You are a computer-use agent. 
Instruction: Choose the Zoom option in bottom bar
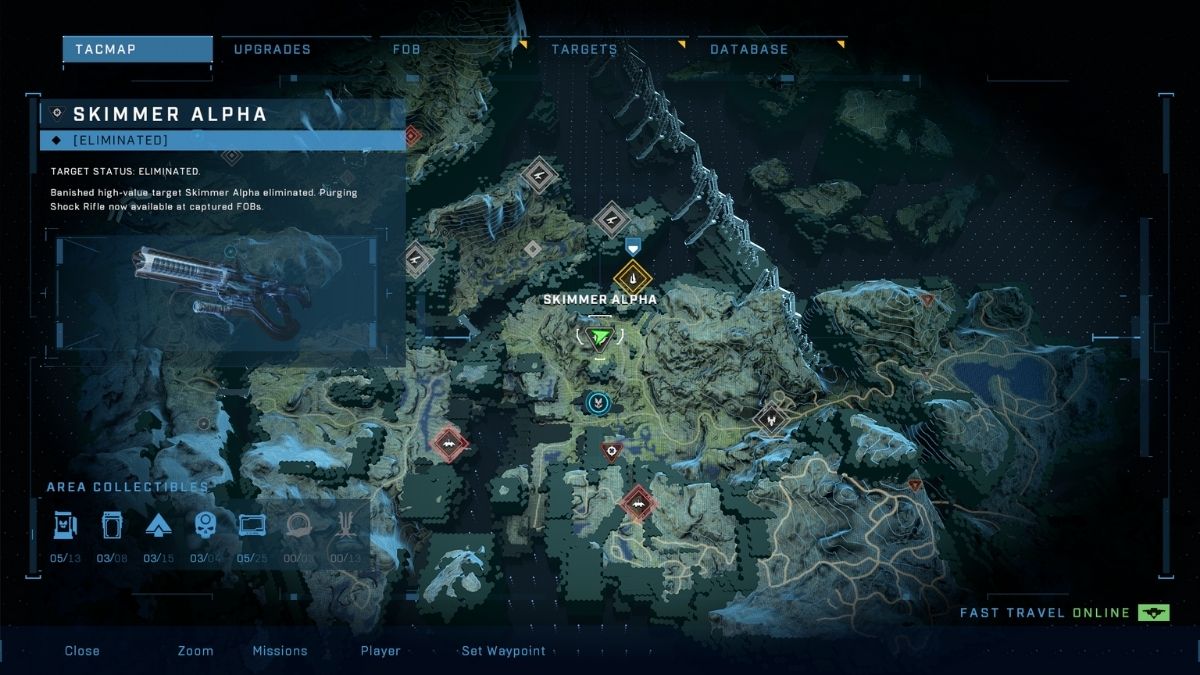pos(195,651)
